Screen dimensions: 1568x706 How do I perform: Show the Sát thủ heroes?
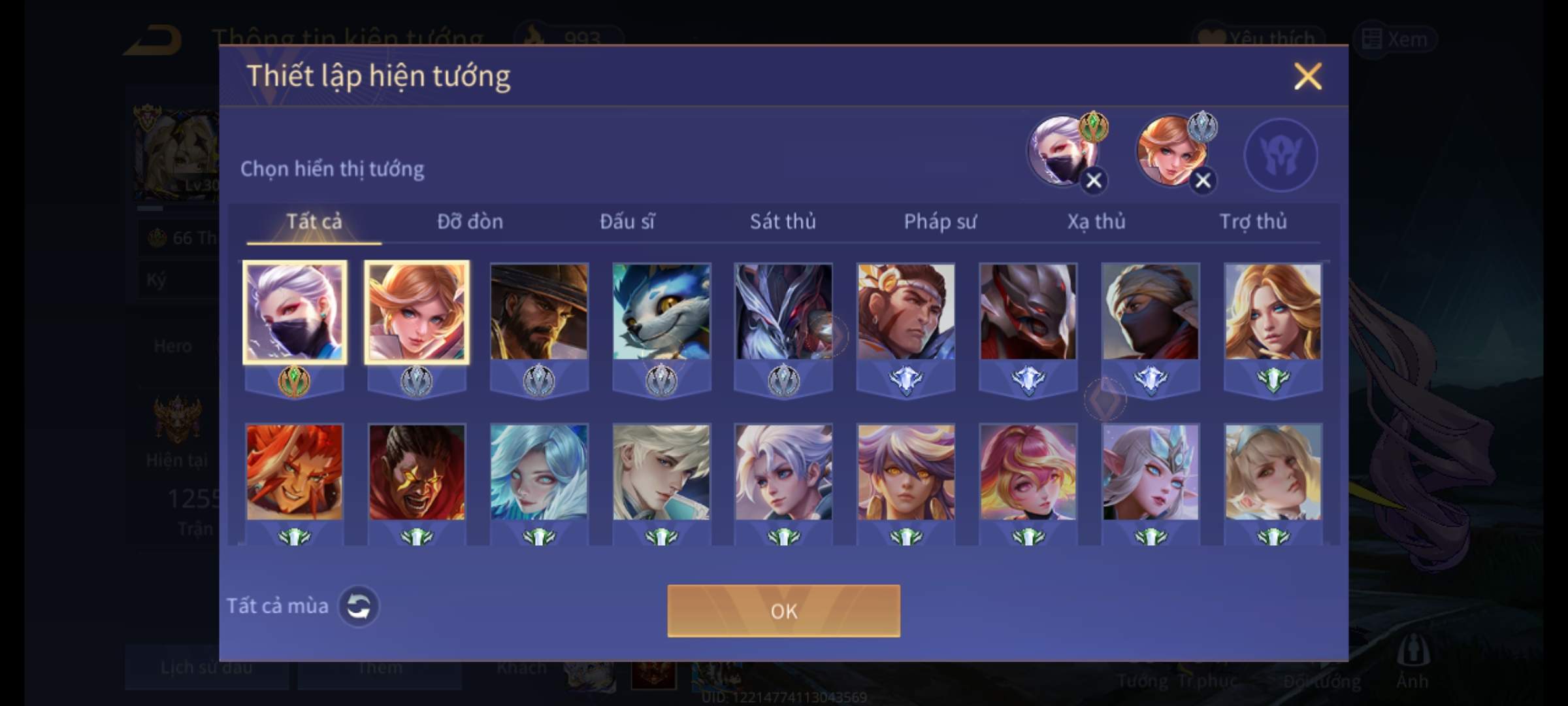[783, 222]
